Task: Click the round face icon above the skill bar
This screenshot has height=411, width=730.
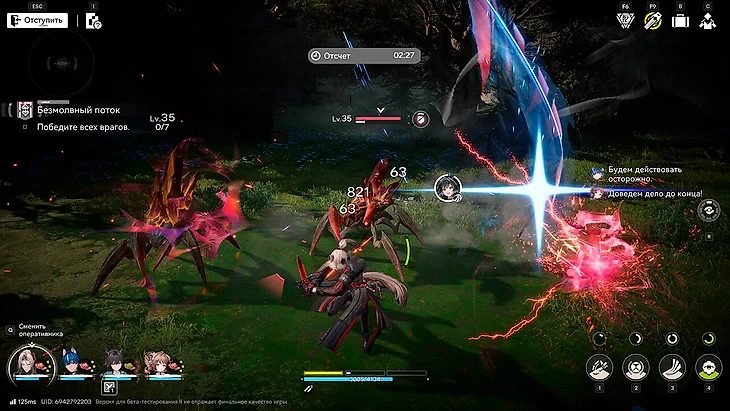Action: pyautogui.click(x=708, y=210)
